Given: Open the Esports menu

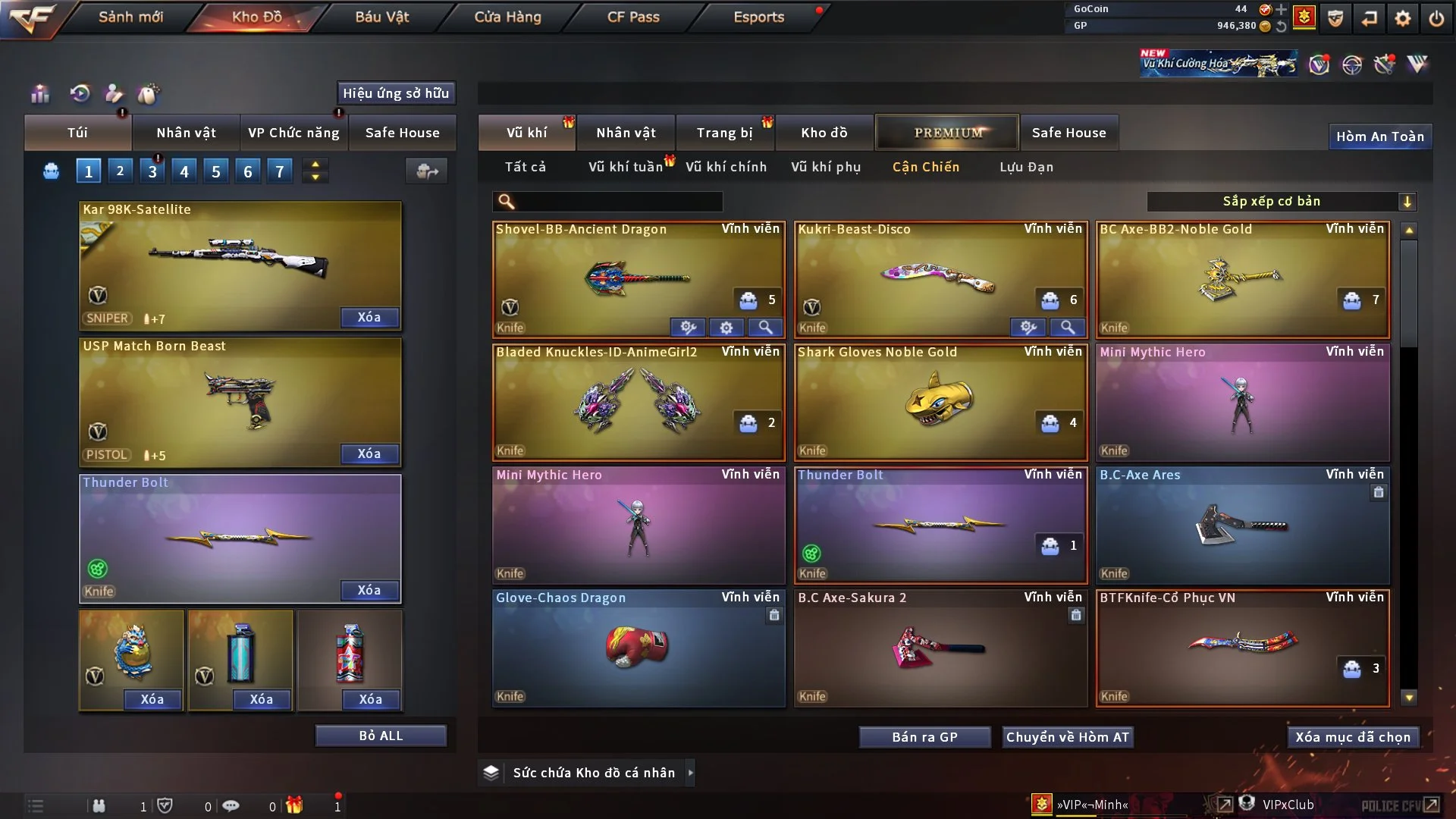Looking at the screenshot, I should (x=758, y=17).
